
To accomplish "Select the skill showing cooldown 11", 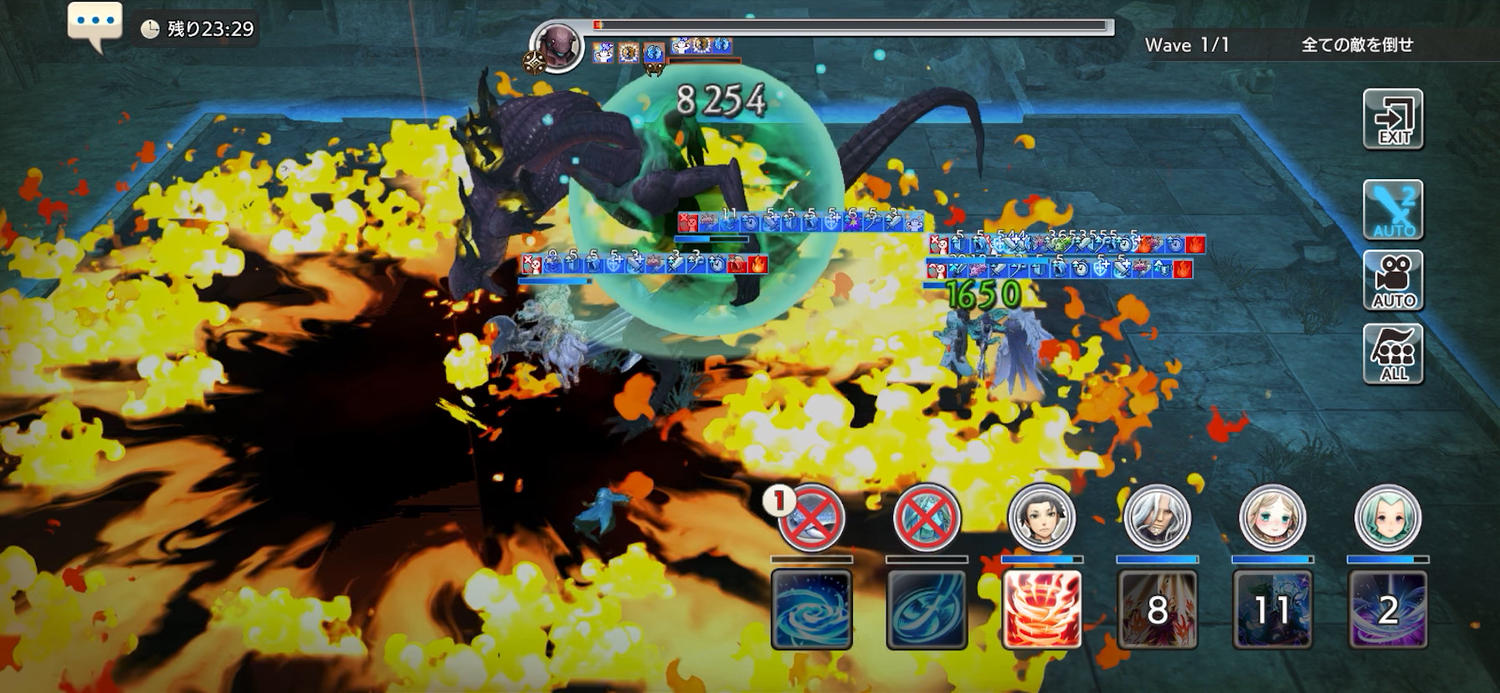I will click(x=1272, y=609).
